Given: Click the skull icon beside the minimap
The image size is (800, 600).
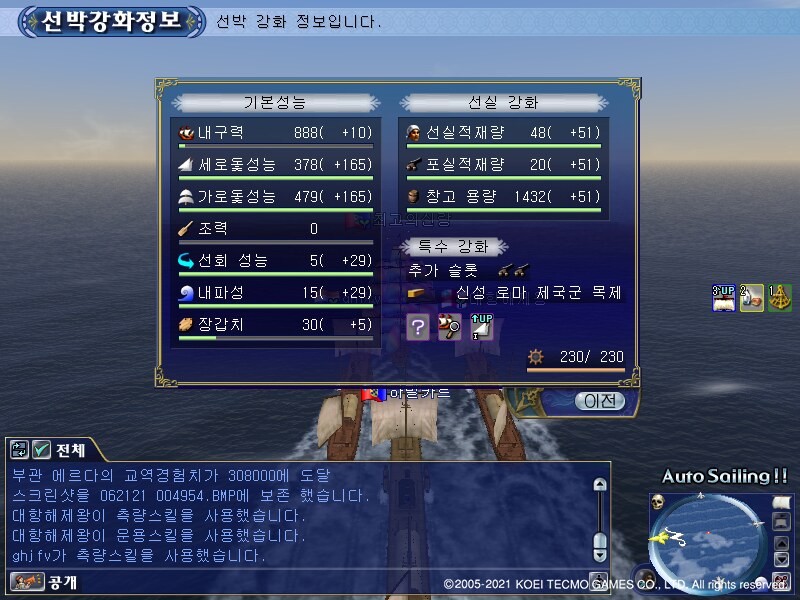Looking at the screenshot, I should tap(659, 501).
